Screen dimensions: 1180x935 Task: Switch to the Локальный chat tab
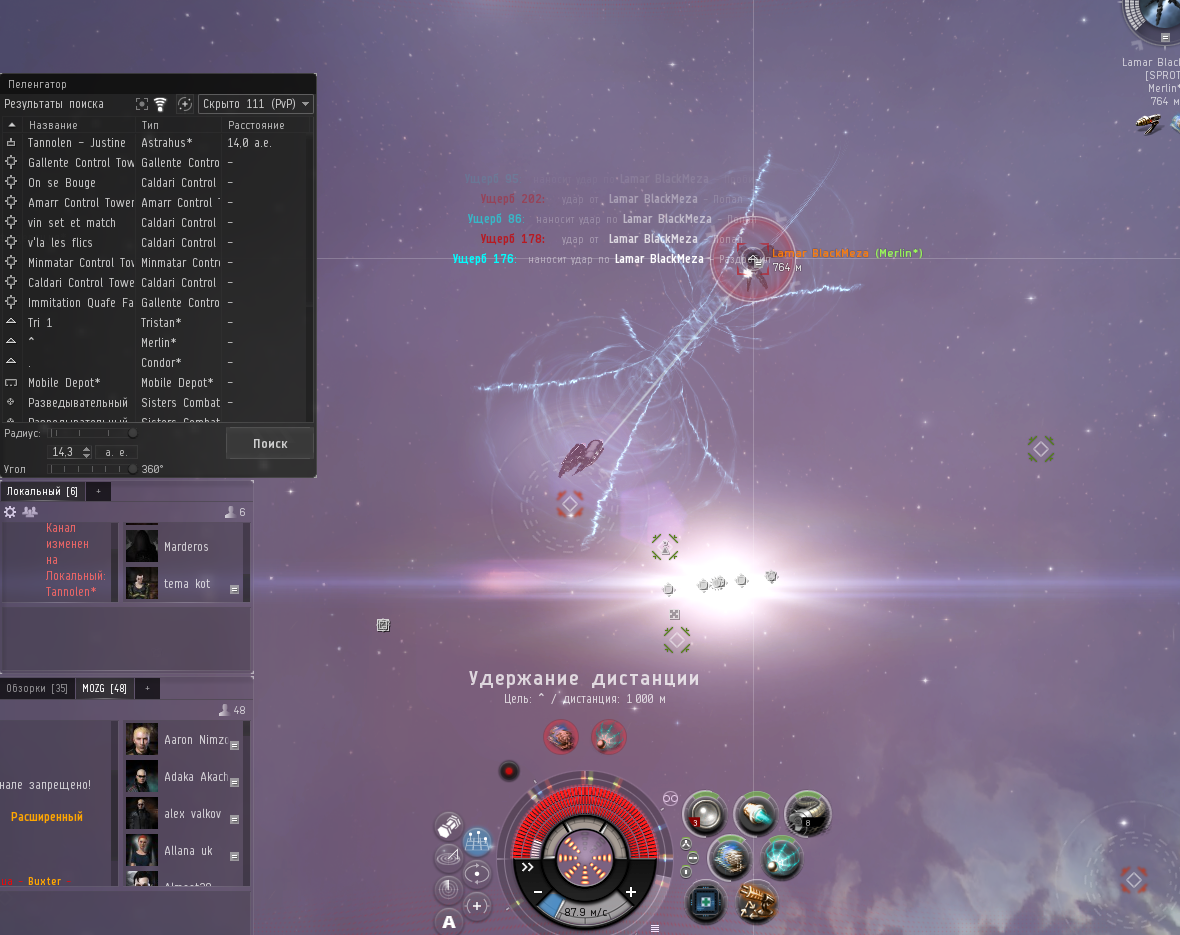[x=42, y=491]
